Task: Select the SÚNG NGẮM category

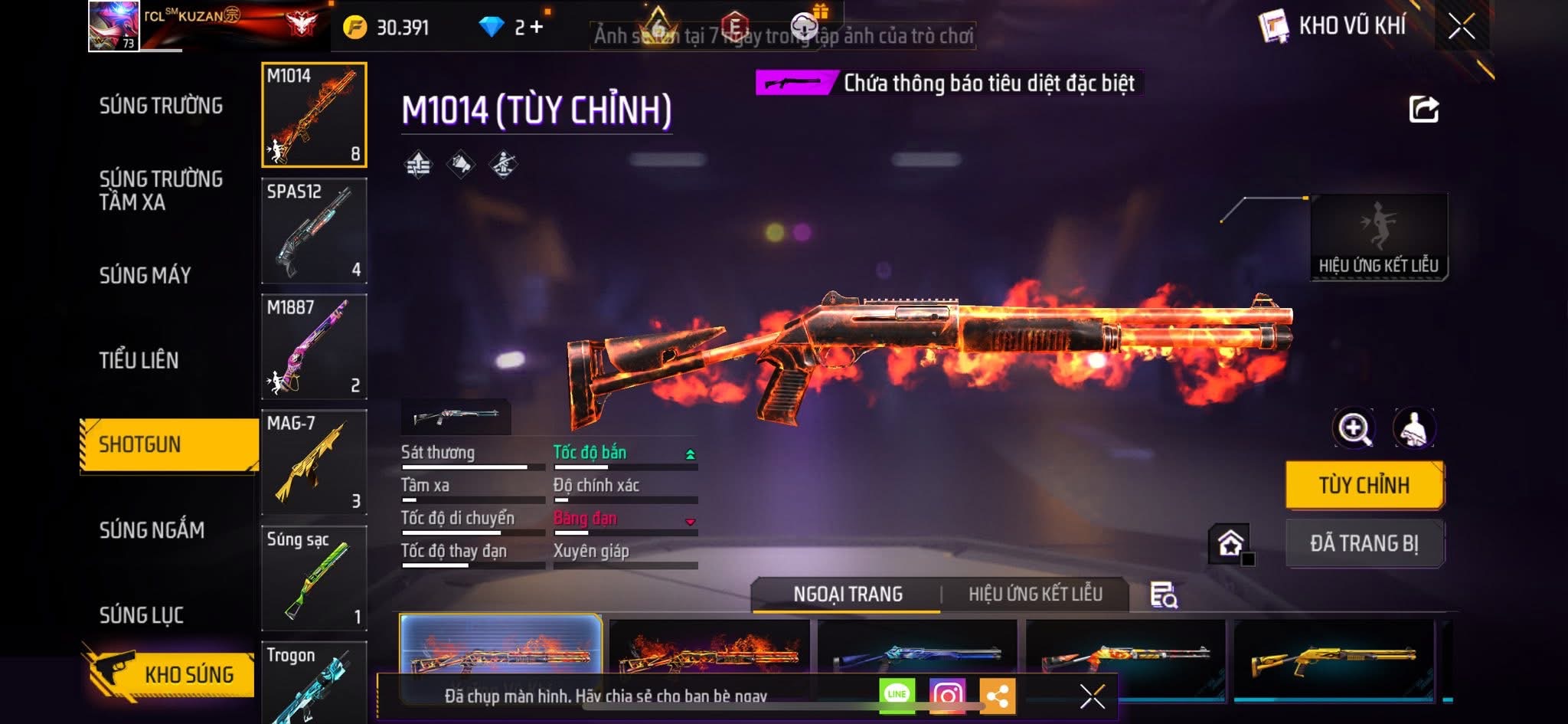Action: pyautogui.click(x=152, y=529)
